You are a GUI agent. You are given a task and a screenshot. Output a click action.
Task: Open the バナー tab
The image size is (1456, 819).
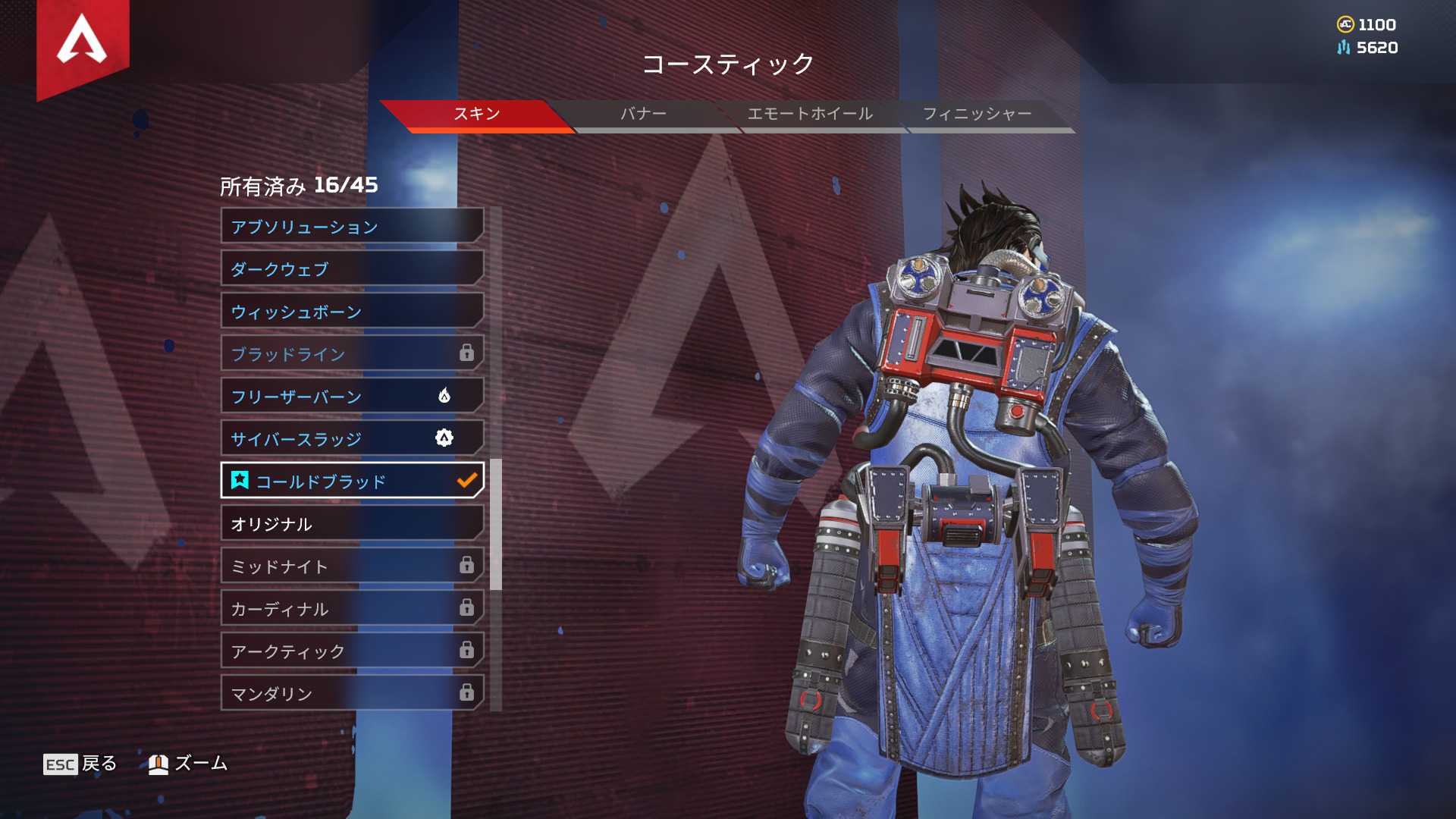[x=643, y=114]
